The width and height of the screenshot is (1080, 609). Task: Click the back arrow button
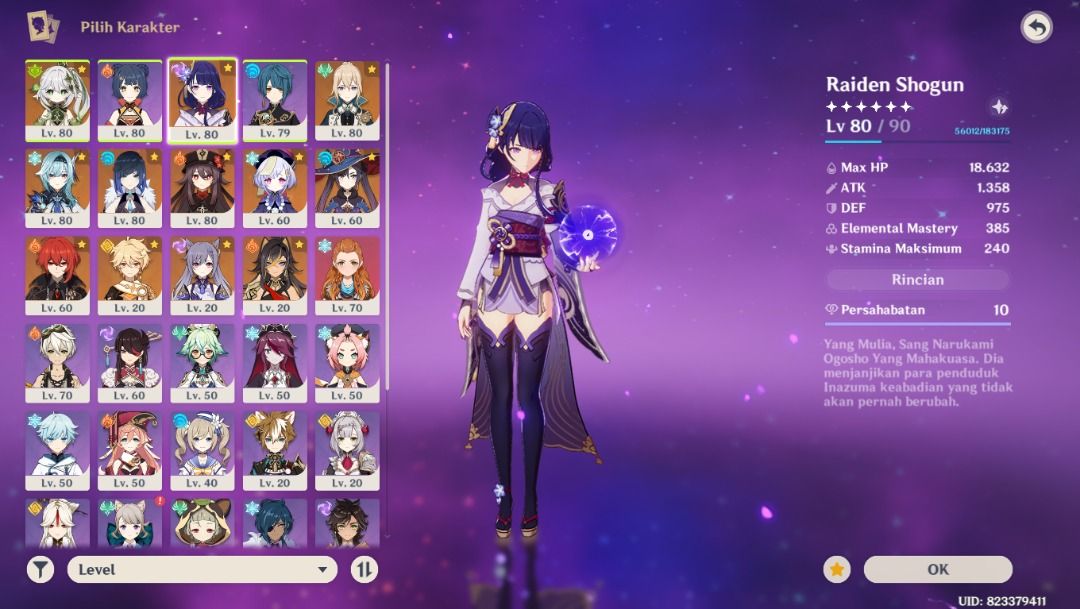point(1036,27)
